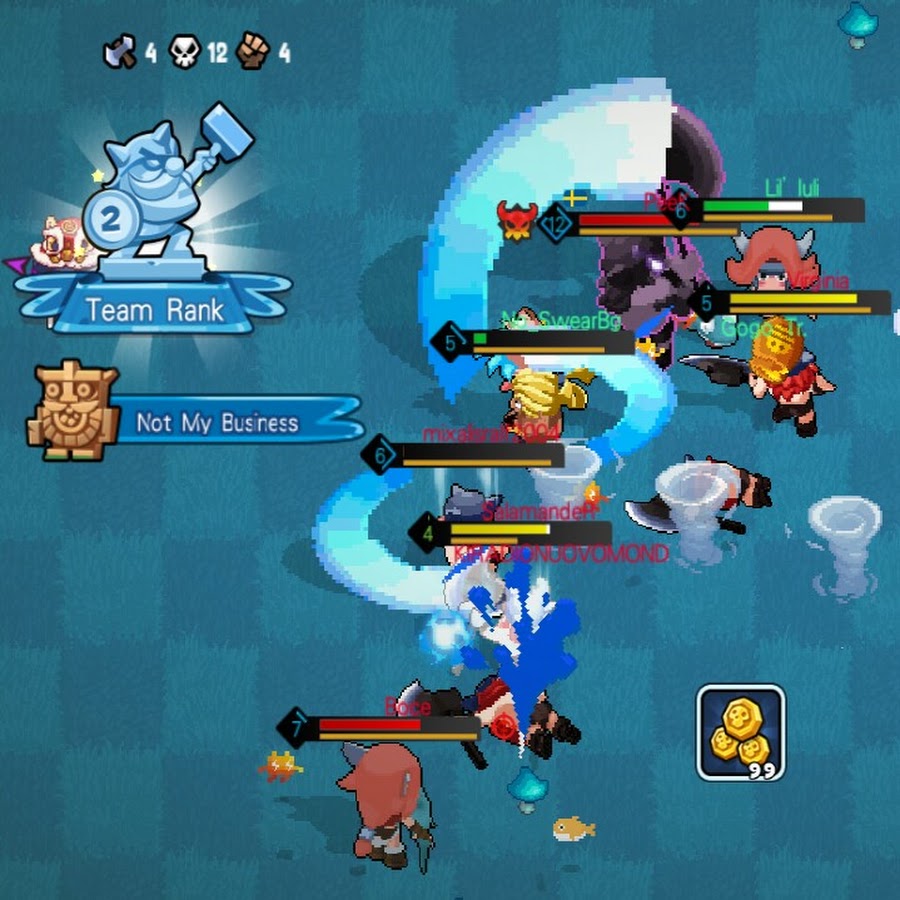Open the Team Rank trophy badge
900x900 pixels.
[153, 232]
